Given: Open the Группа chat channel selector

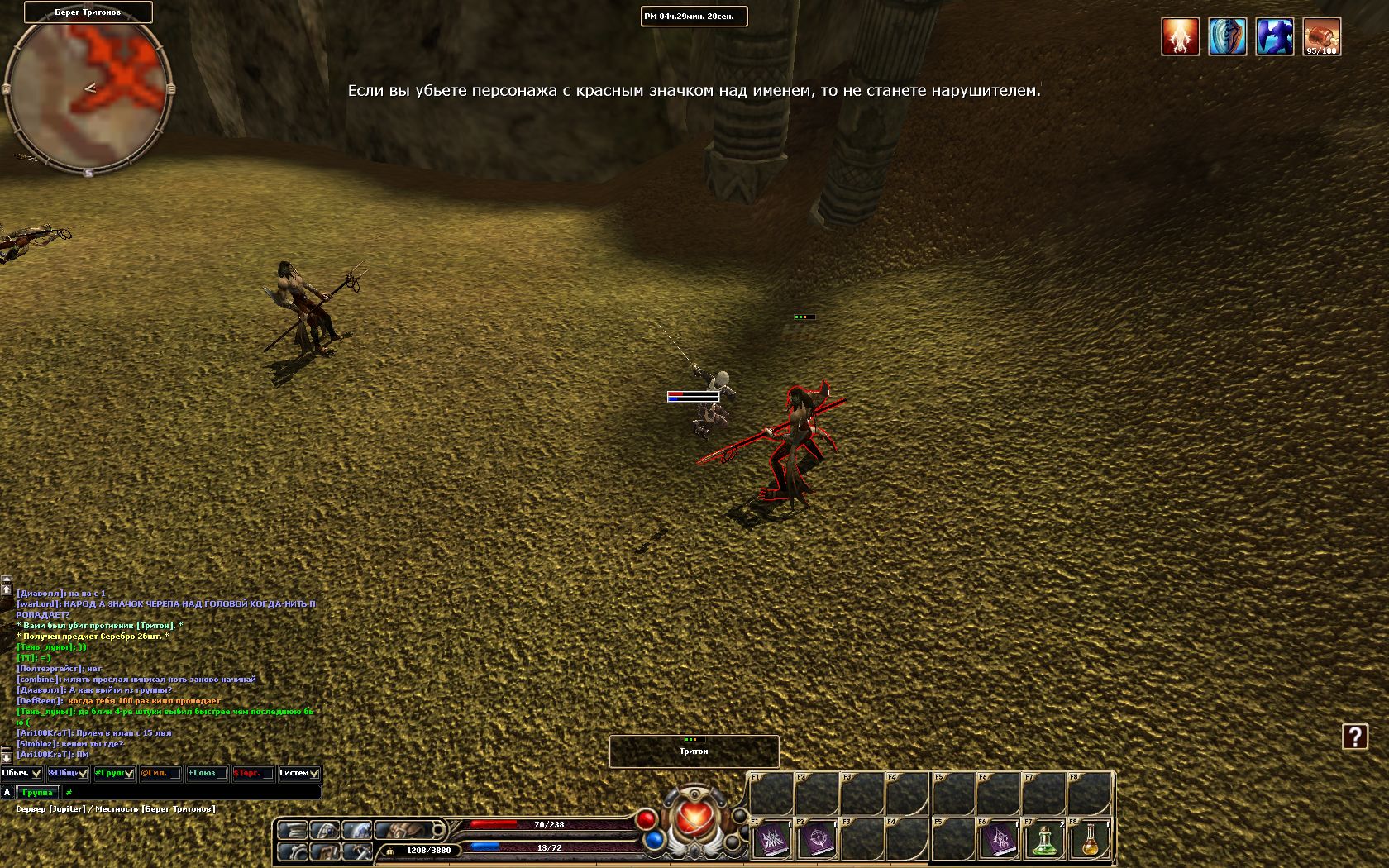Looking at the screenshot, I should (x=37, y=793).
